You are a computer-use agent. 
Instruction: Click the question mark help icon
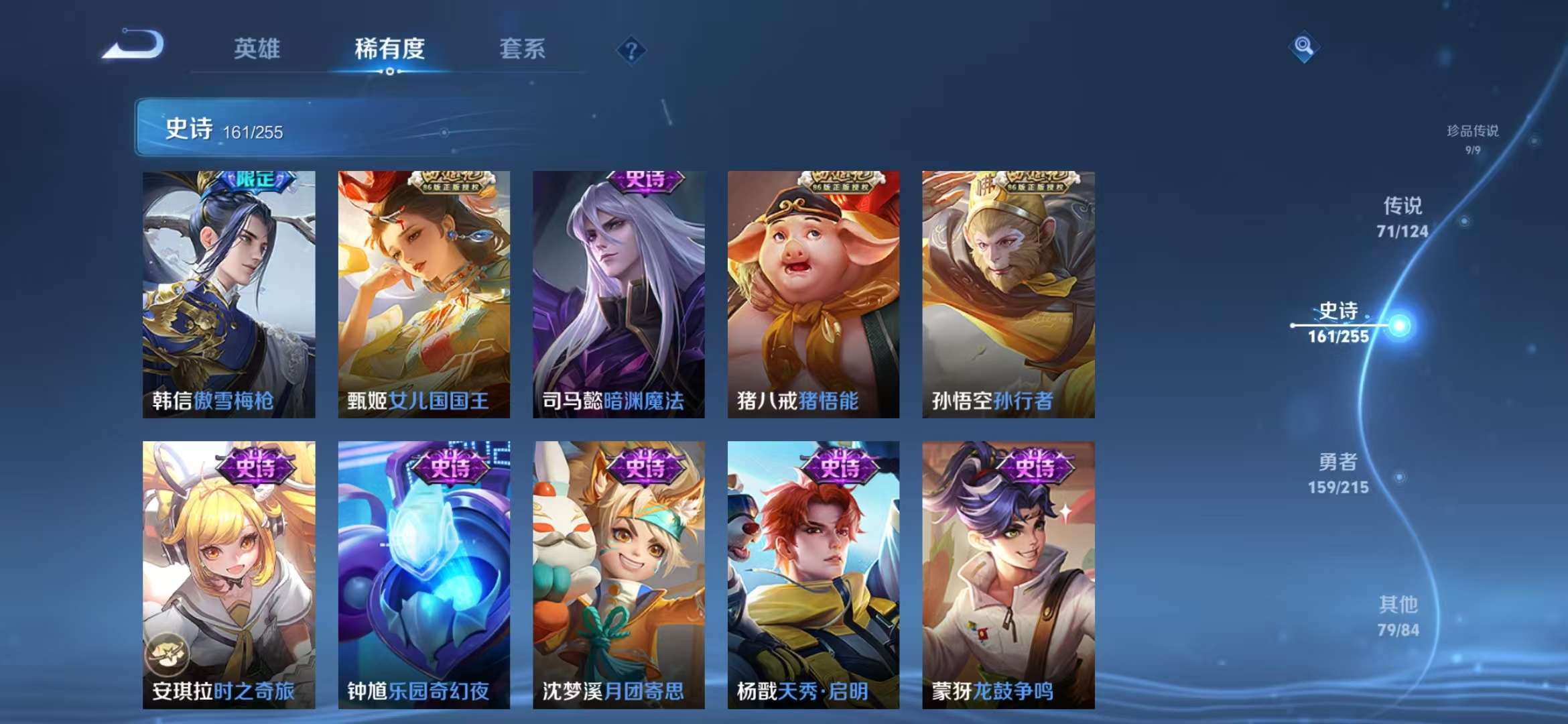tap(631, 49)
